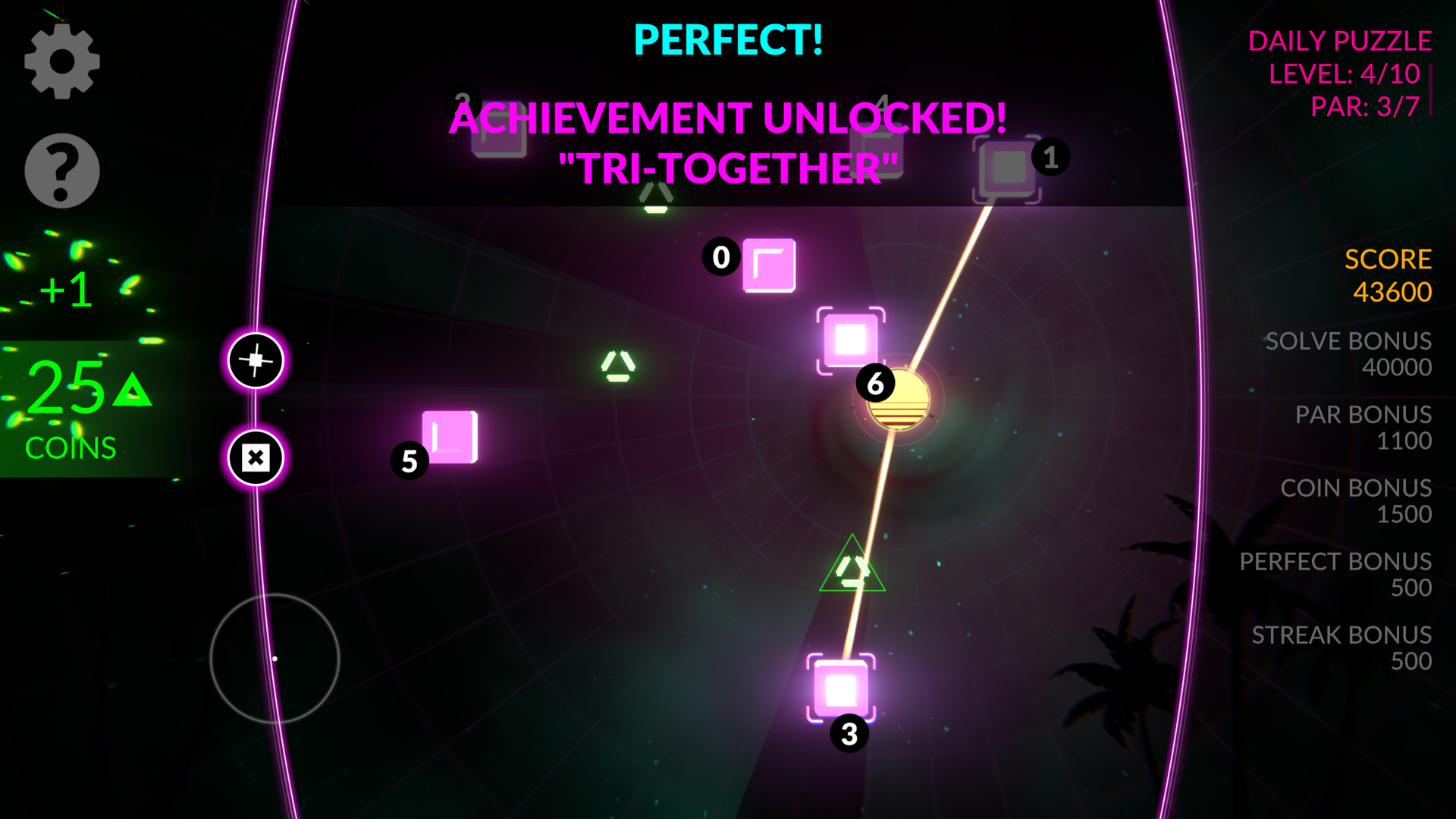Tap the virtual joystick control circle
Image resolution: width=1456 pixels, height=819 pixels.
point(276,658)
